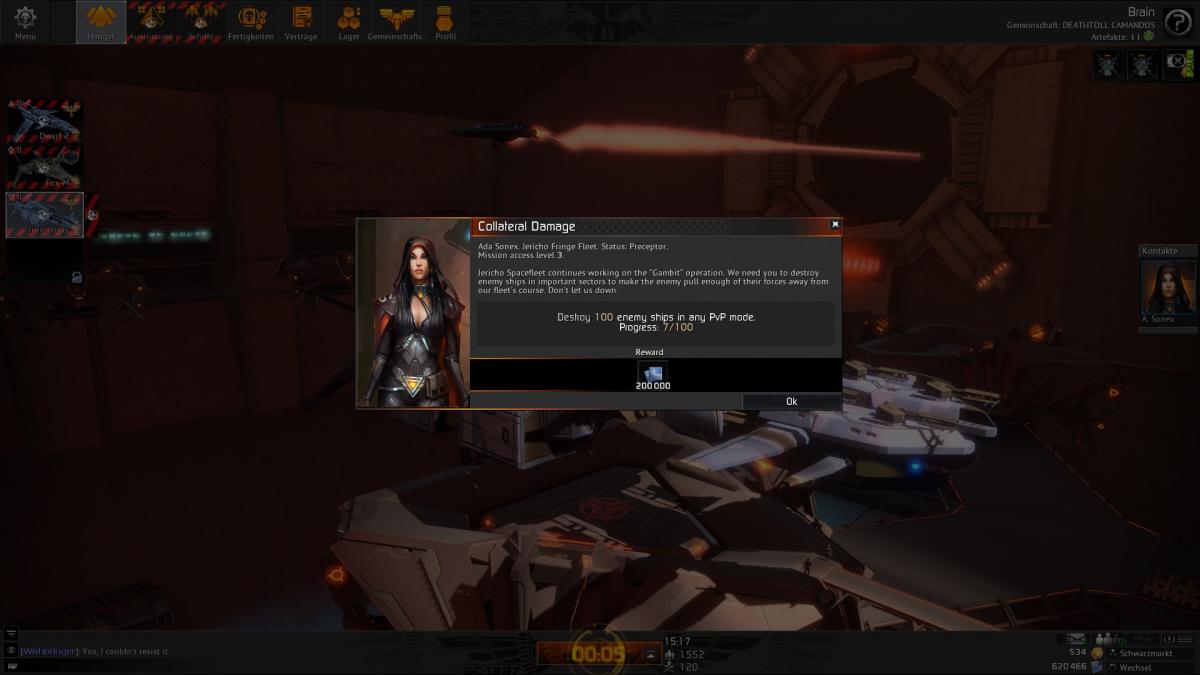Select the Dwarf 2 ship slot
The width and height of the screenshot is (1200, 675).
point(45,123)
